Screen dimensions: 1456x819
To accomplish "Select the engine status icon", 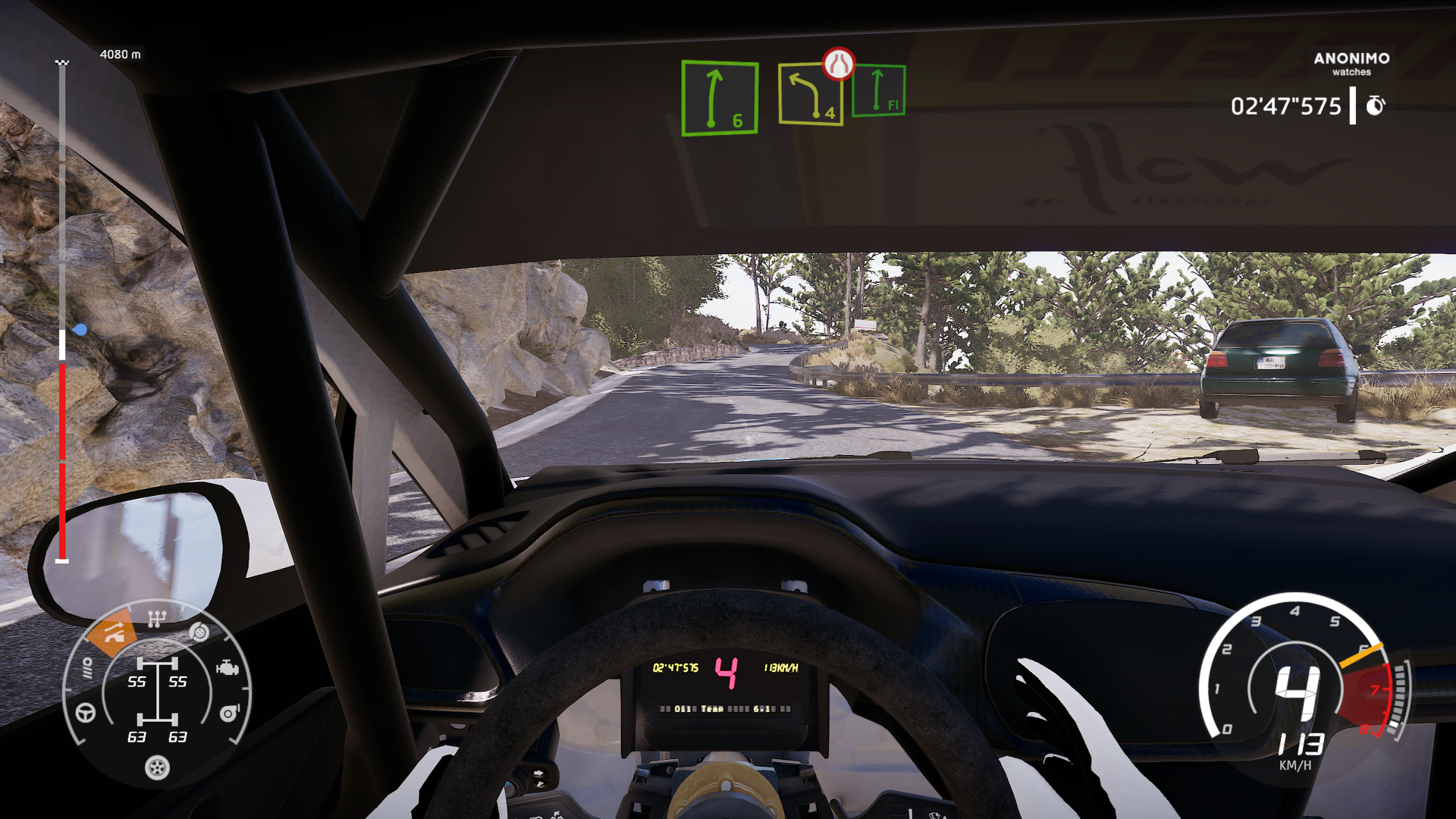I will tap(227, 669).
